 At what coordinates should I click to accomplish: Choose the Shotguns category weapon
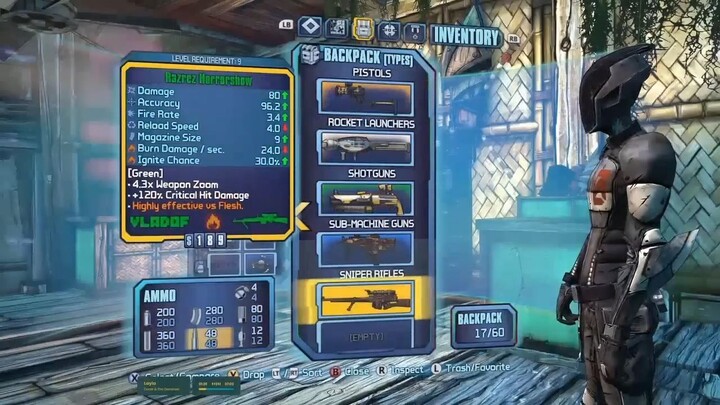[365, 196]
